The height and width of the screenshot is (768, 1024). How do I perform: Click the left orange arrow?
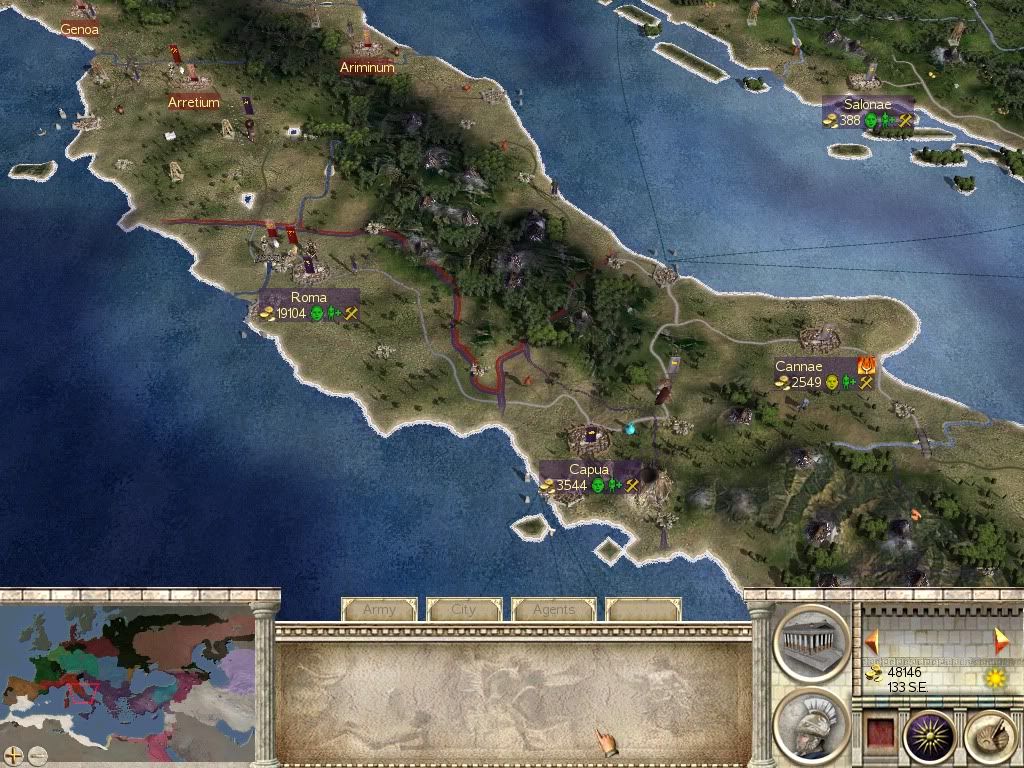coord(872,640)
